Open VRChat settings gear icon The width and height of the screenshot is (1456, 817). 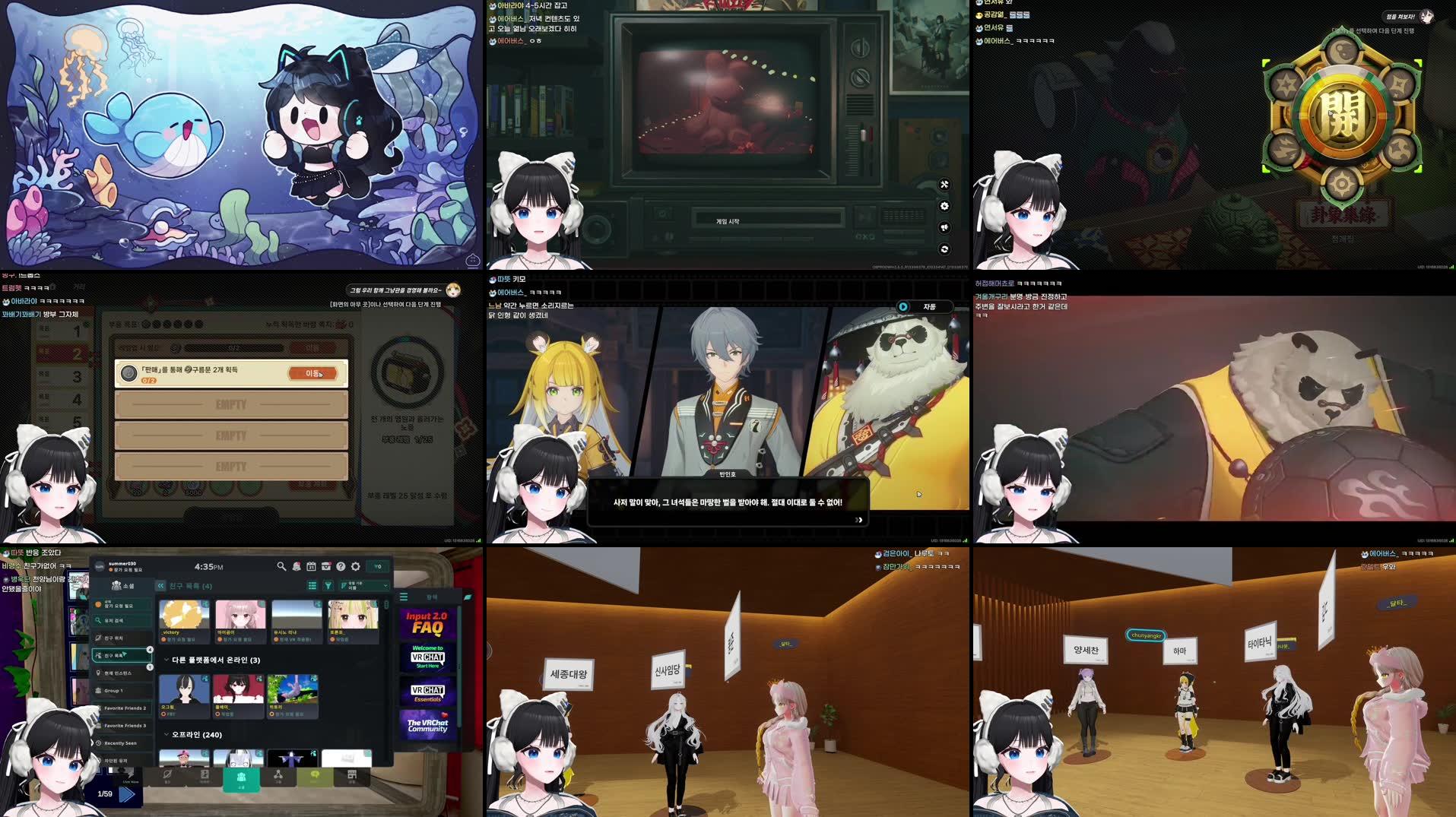tap(355, 566)
